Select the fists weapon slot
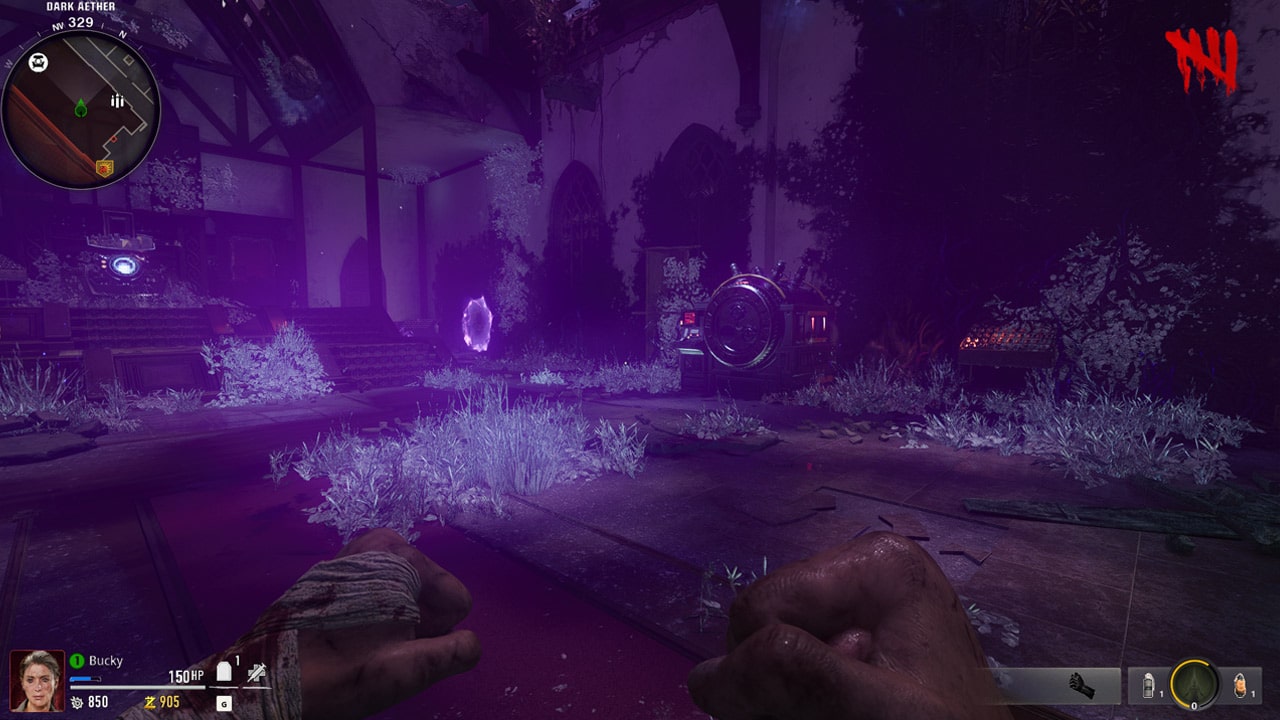This screenshot has height=720, width=1280. 1082,685
